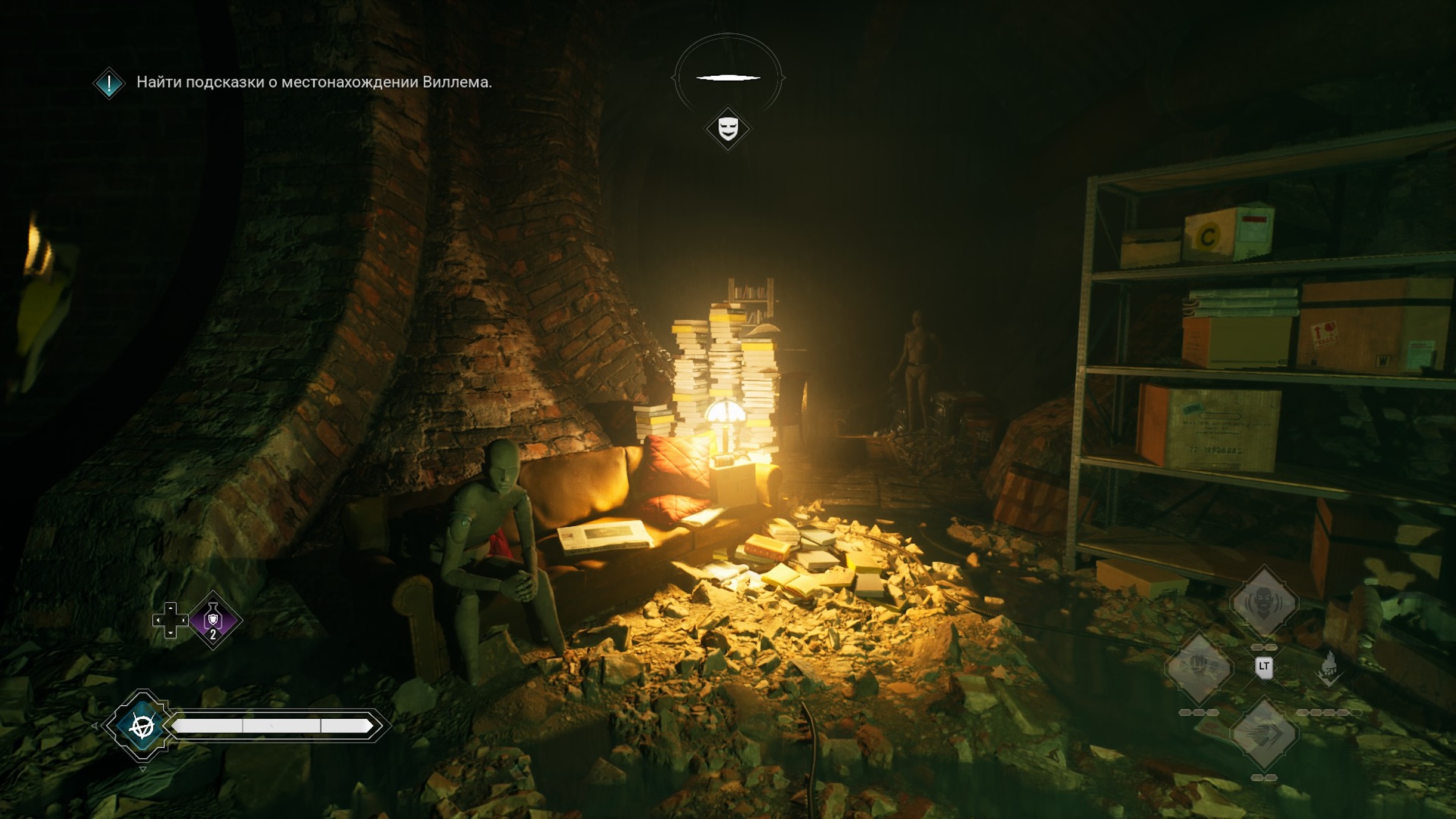Click the Anarch clan emblem icon
1456x819 pixels.
(x=142, y=725)
